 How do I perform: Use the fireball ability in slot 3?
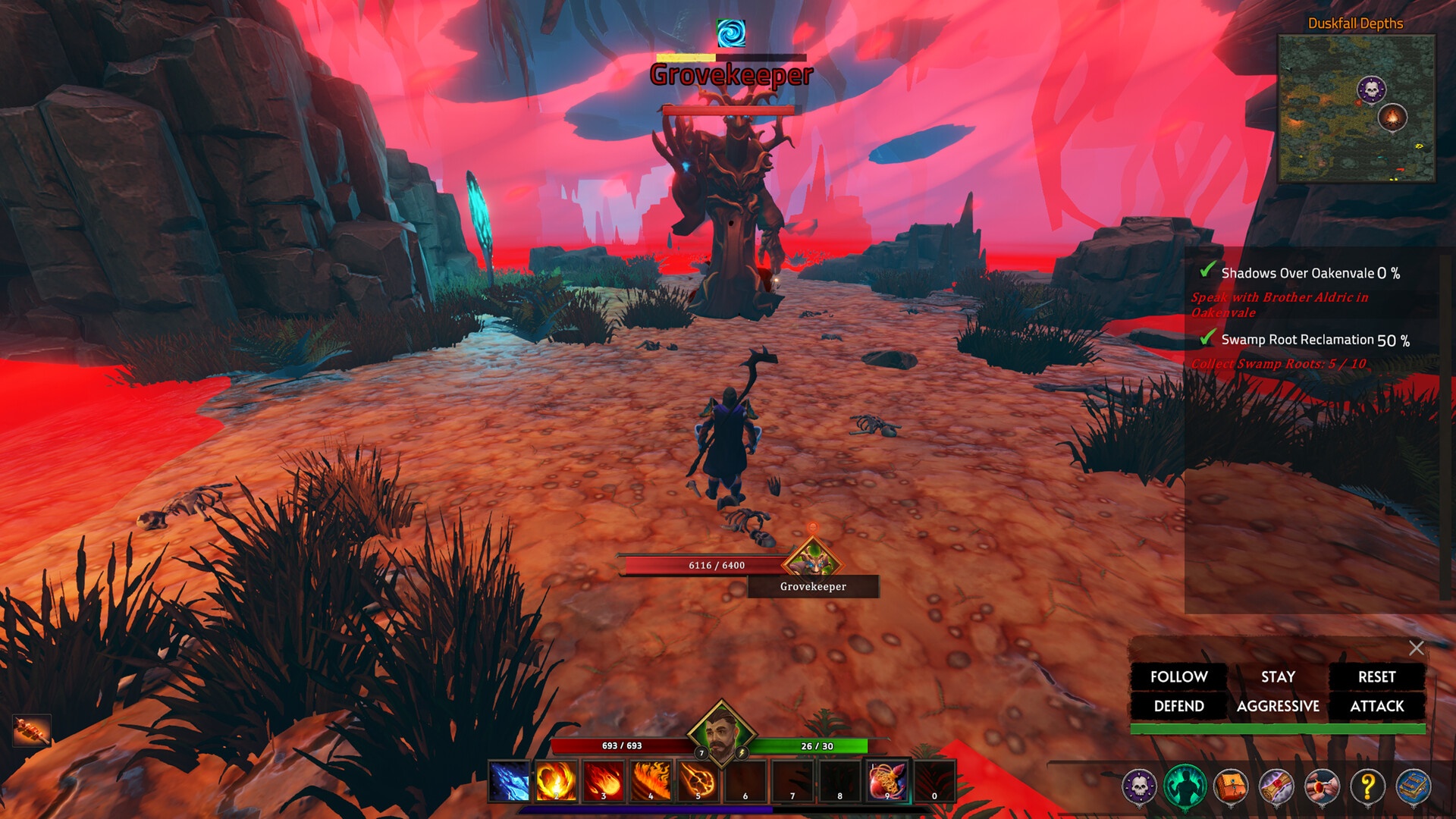(x=603, y=781)
